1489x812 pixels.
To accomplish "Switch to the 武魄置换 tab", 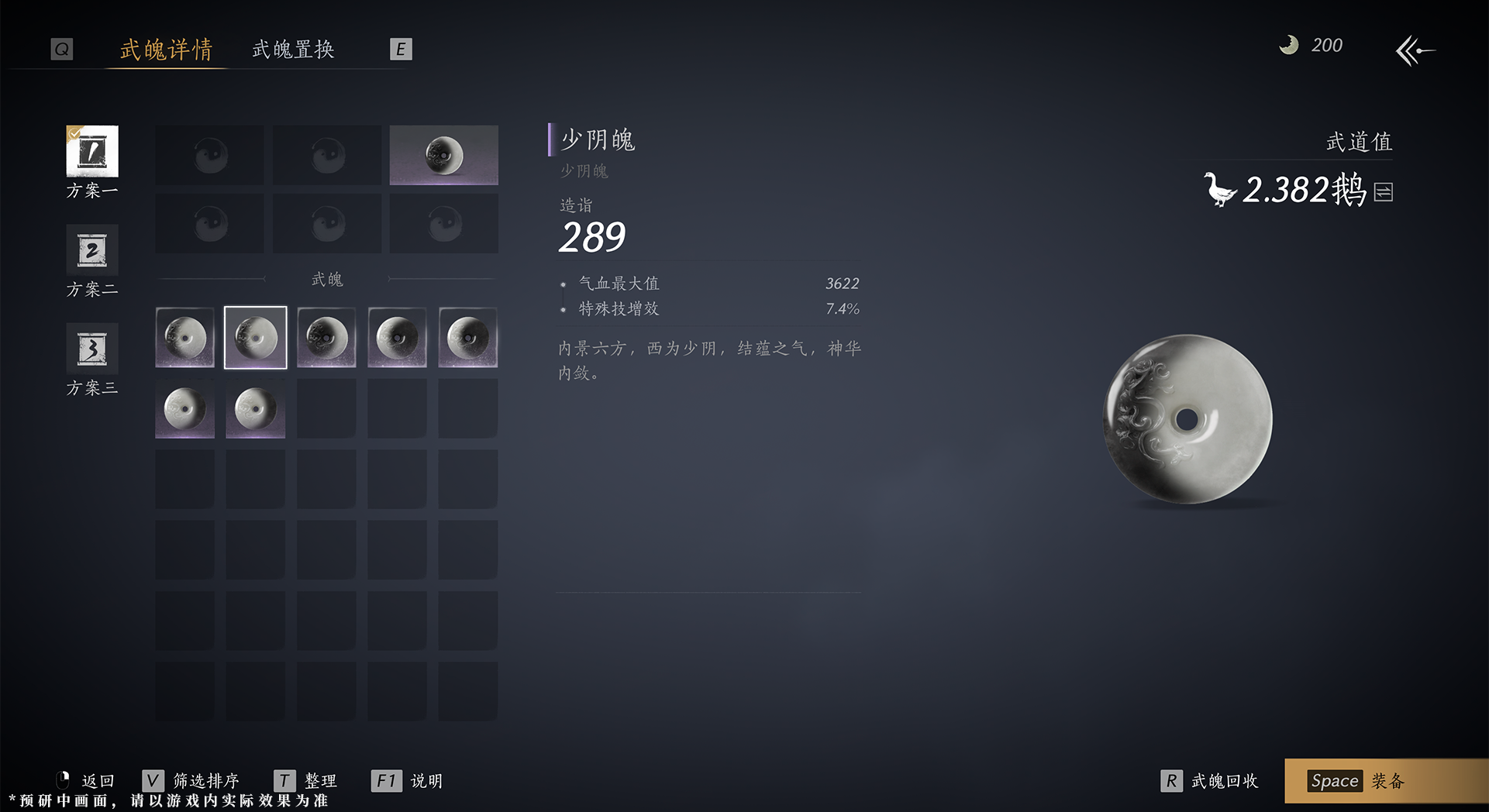I will coord(292,50).
